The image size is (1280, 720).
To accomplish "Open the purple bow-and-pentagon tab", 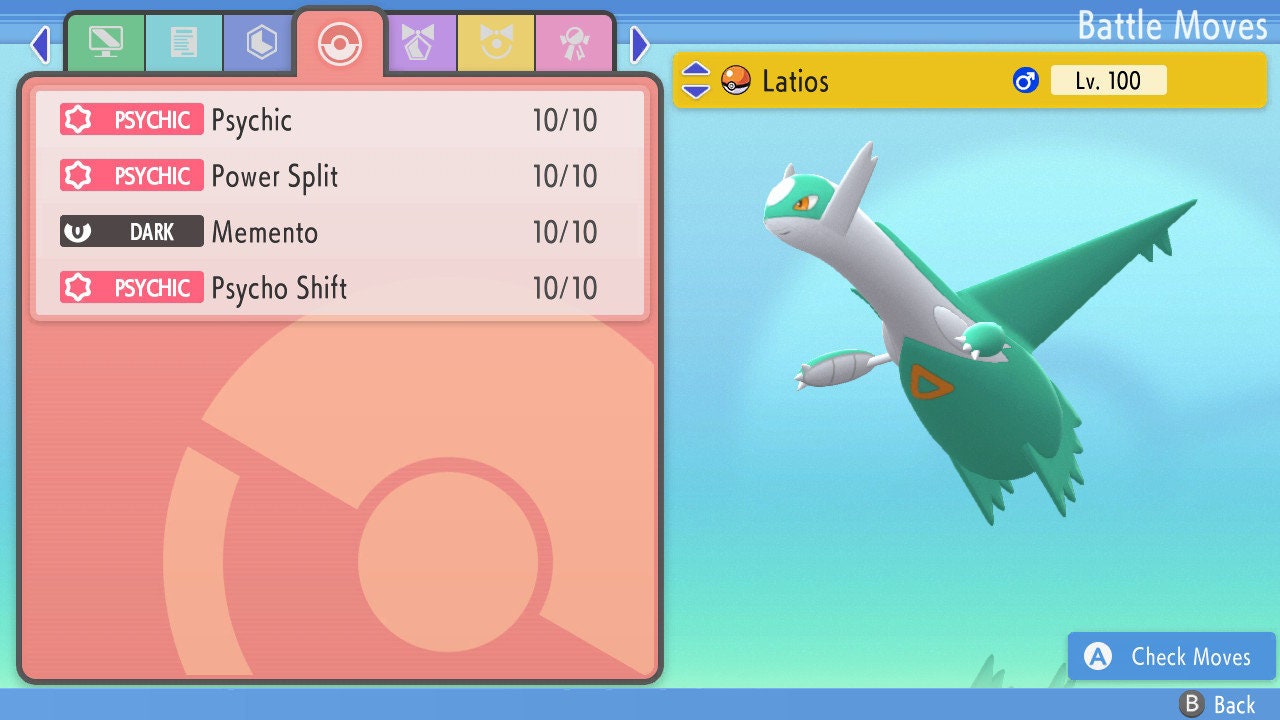I will coord(419,43).
